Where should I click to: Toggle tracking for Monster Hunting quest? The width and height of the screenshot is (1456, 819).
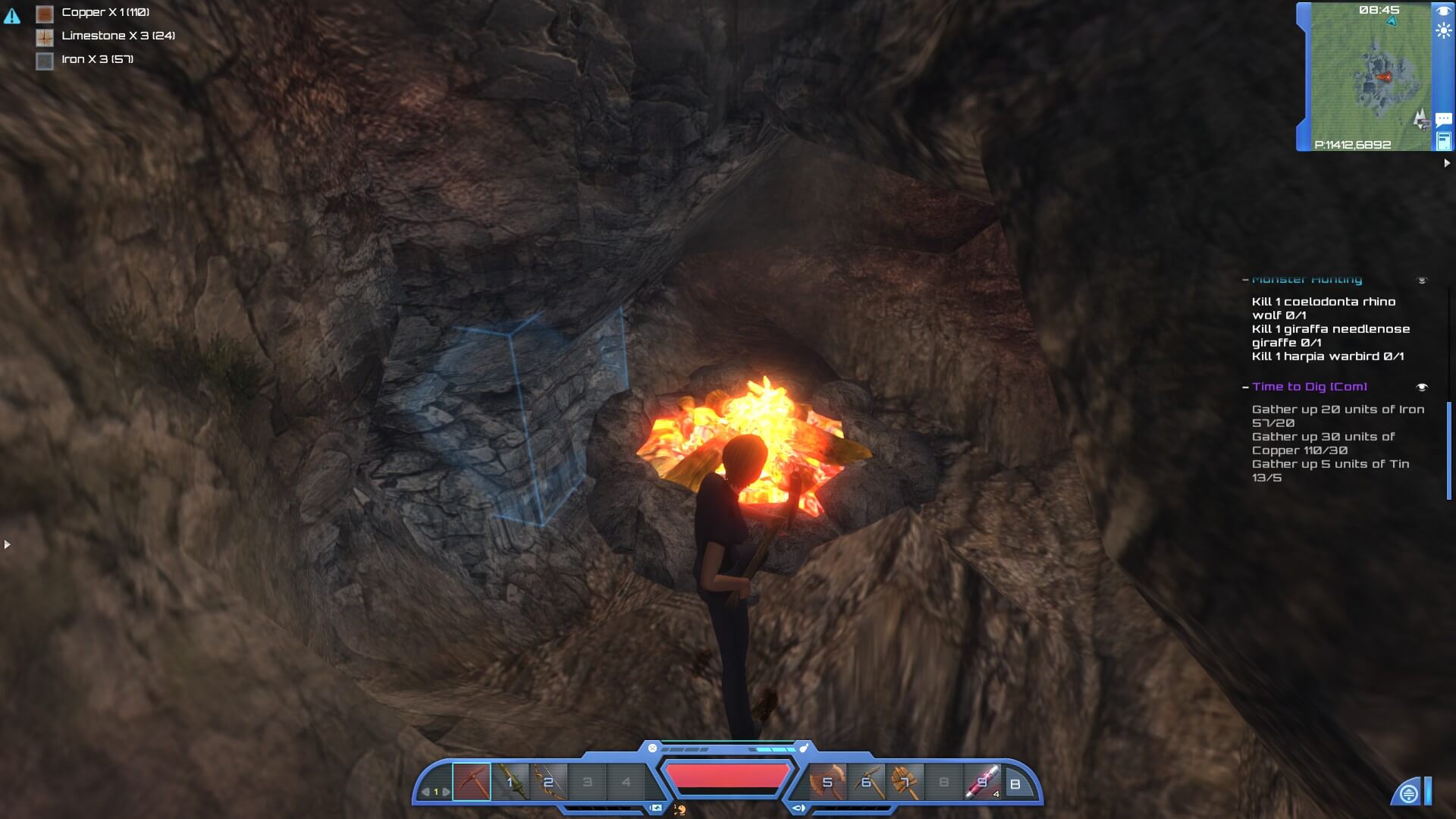(x=1422, y=281)
